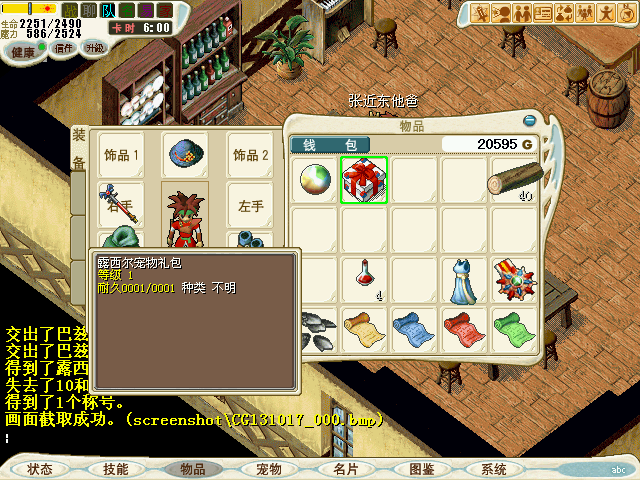
Task: Open the 图鉴 encyclopedia tab
Action: (421, 468)
